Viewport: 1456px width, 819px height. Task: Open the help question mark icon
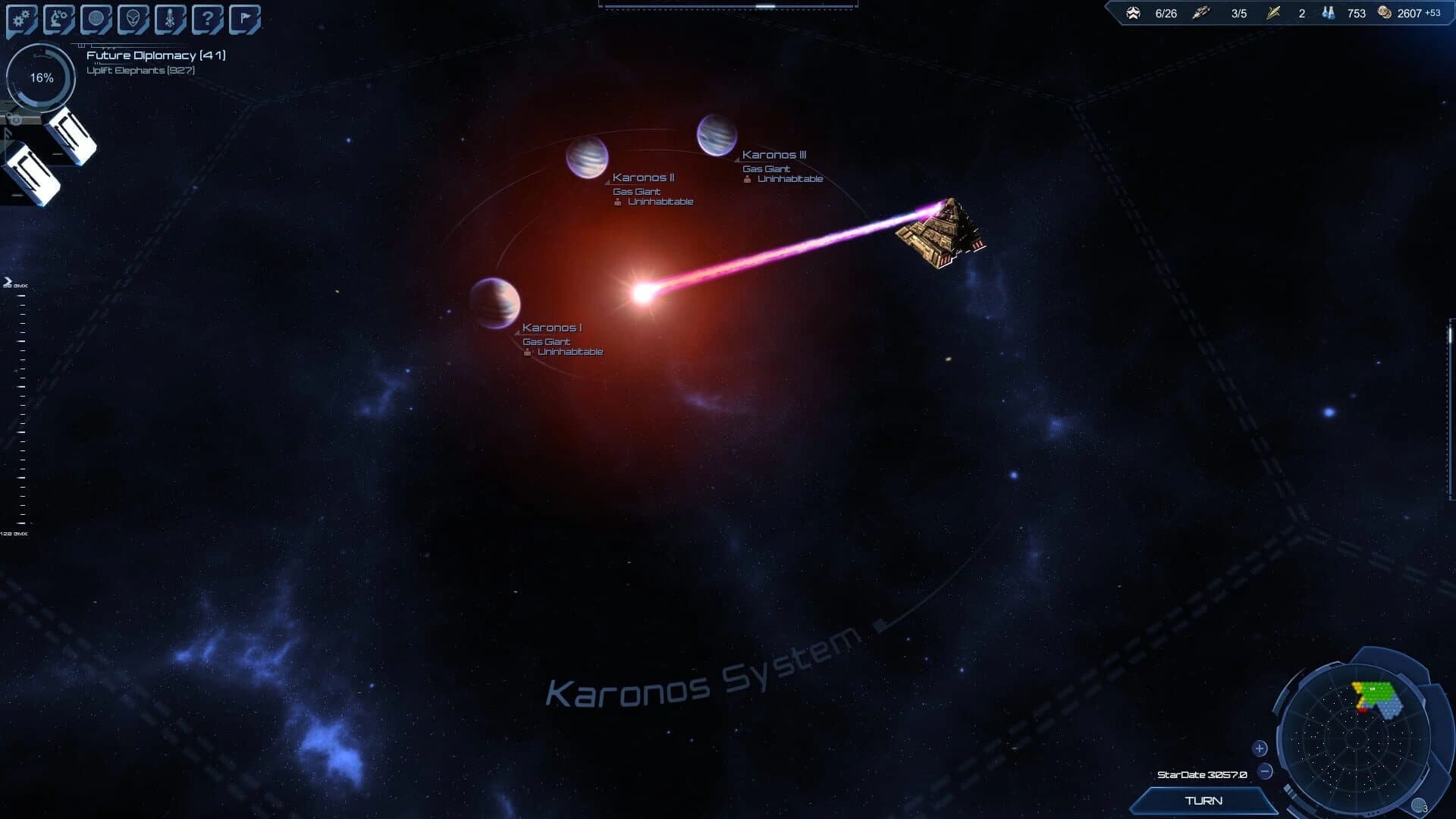pos(207,18)
